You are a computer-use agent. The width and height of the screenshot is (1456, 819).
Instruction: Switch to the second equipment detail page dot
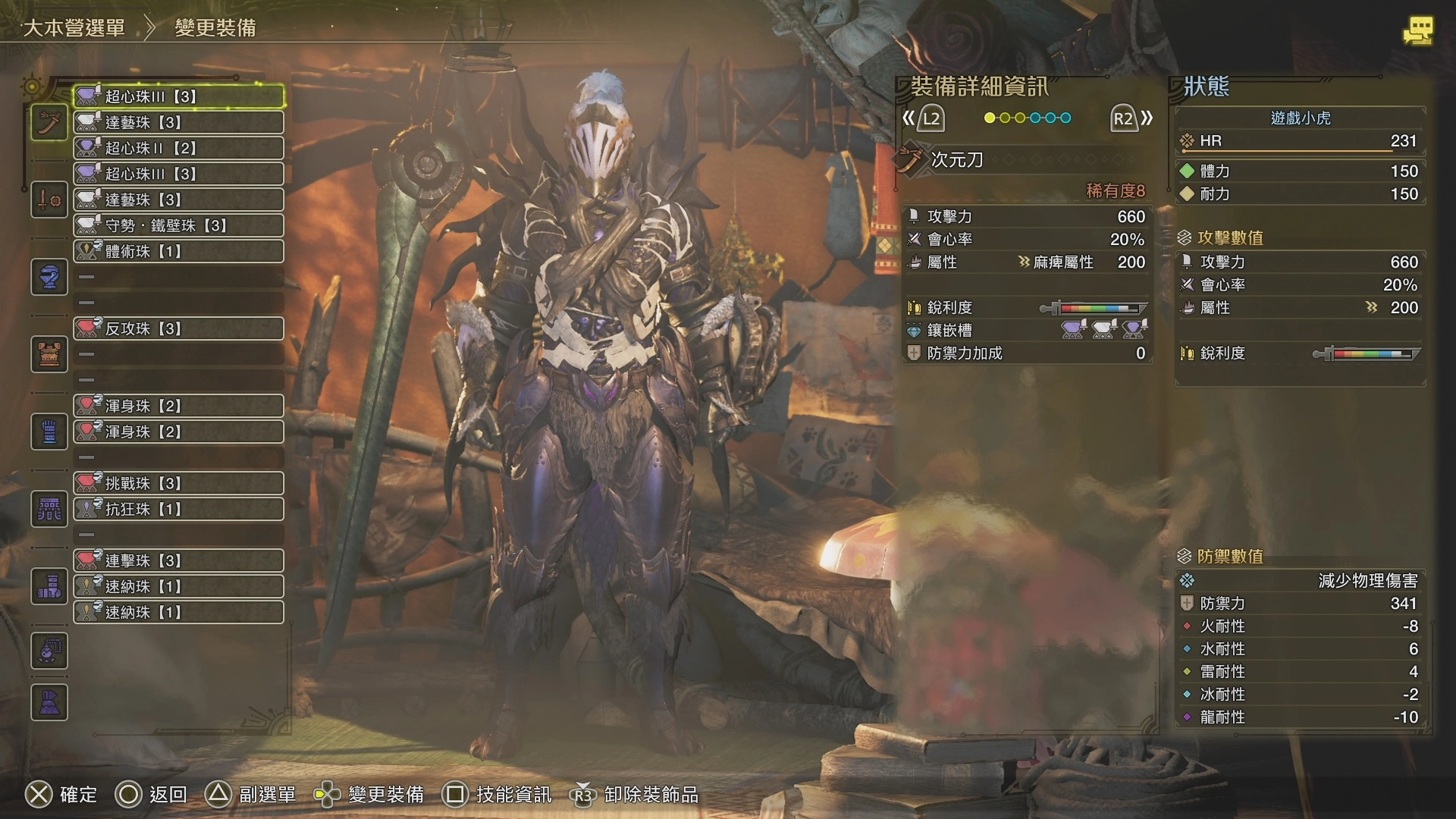coord(1005,118)
